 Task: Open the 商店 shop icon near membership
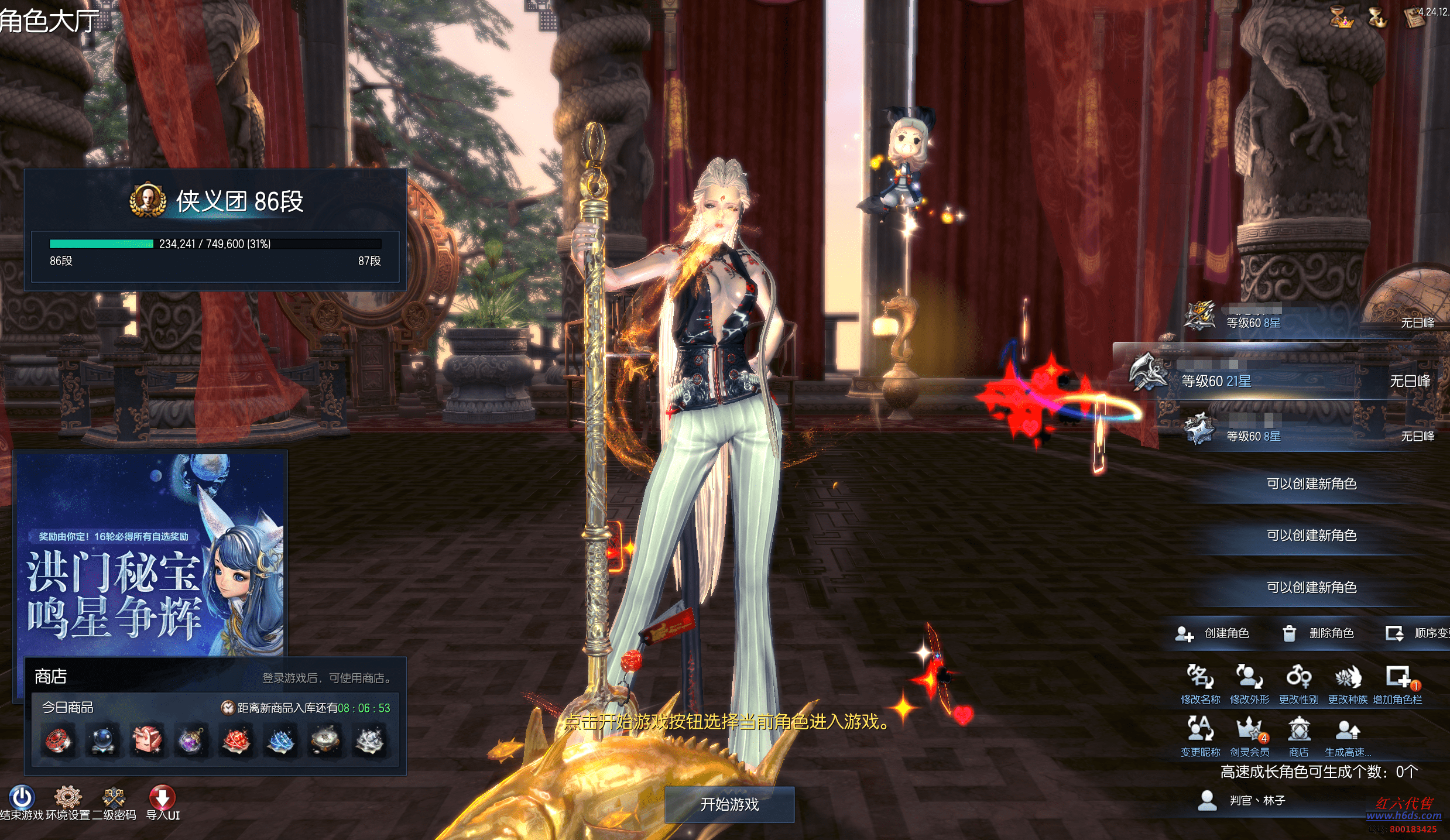[x=1298, y=731]
